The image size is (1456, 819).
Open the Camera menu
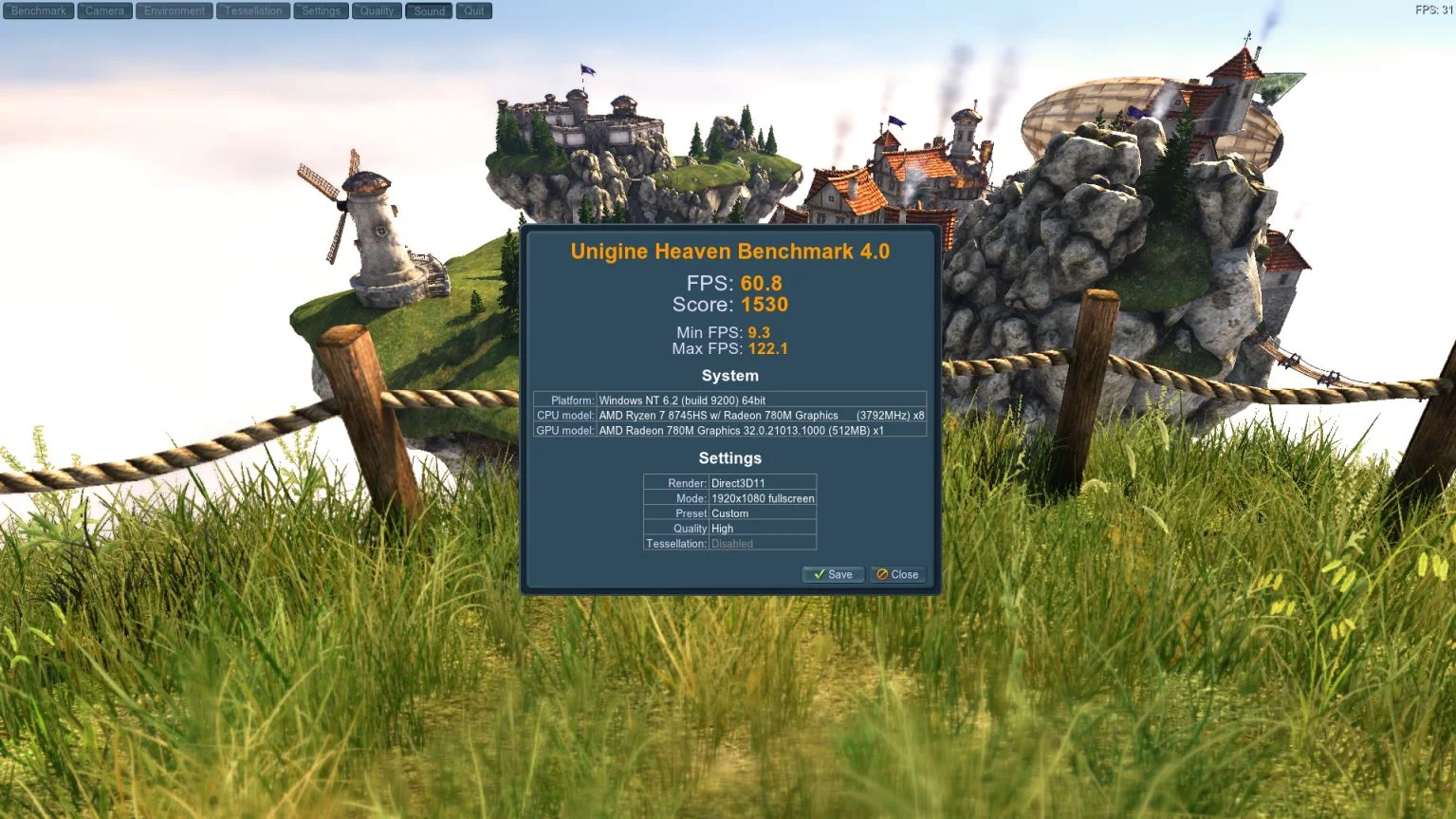(104, 11)
